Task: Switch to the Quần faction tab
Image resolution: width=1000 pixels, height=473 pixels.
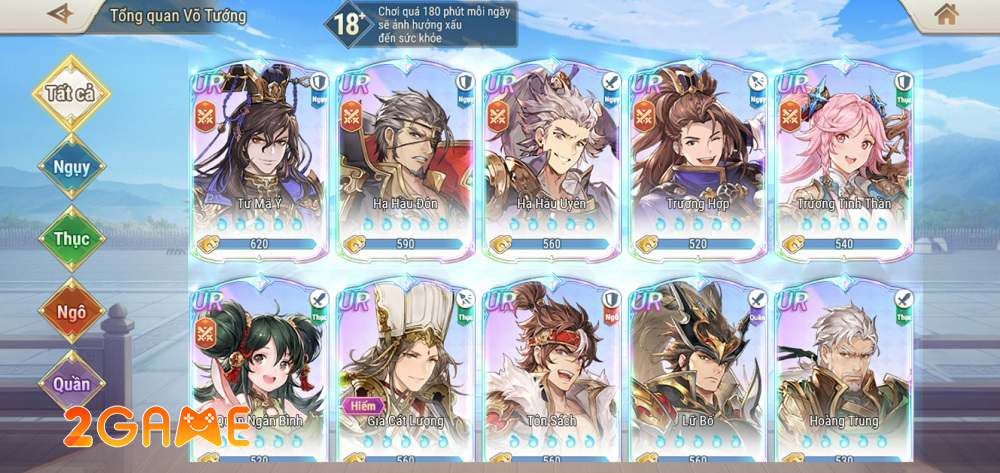Action: pos(71,383)
